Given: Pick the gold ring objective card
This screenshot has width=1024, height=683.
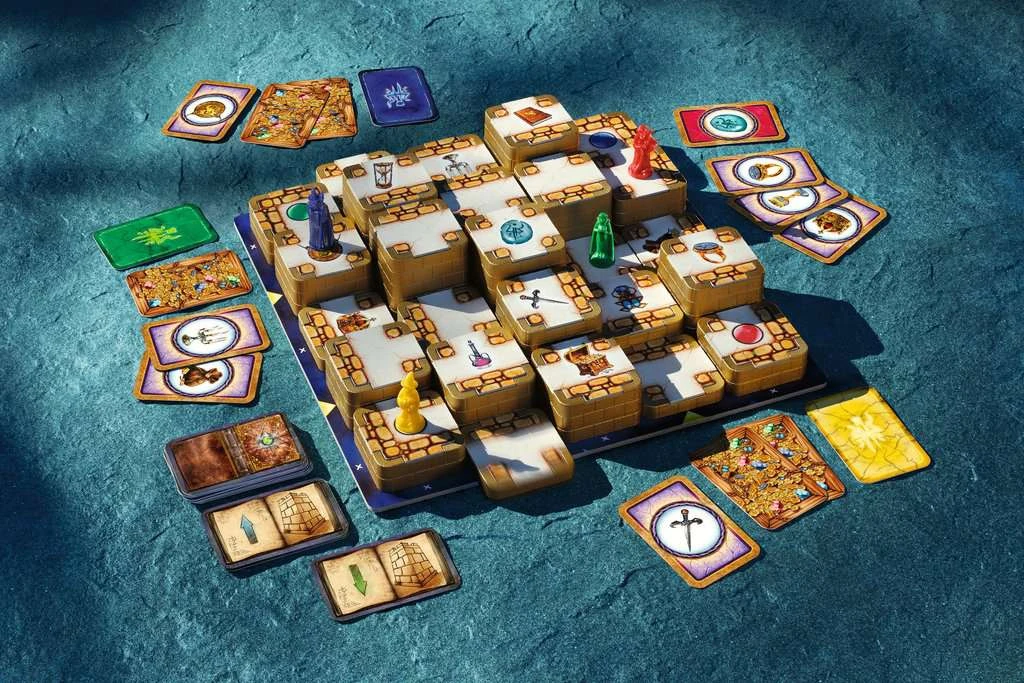Looking at the screenshot, I should pos(764,171).
